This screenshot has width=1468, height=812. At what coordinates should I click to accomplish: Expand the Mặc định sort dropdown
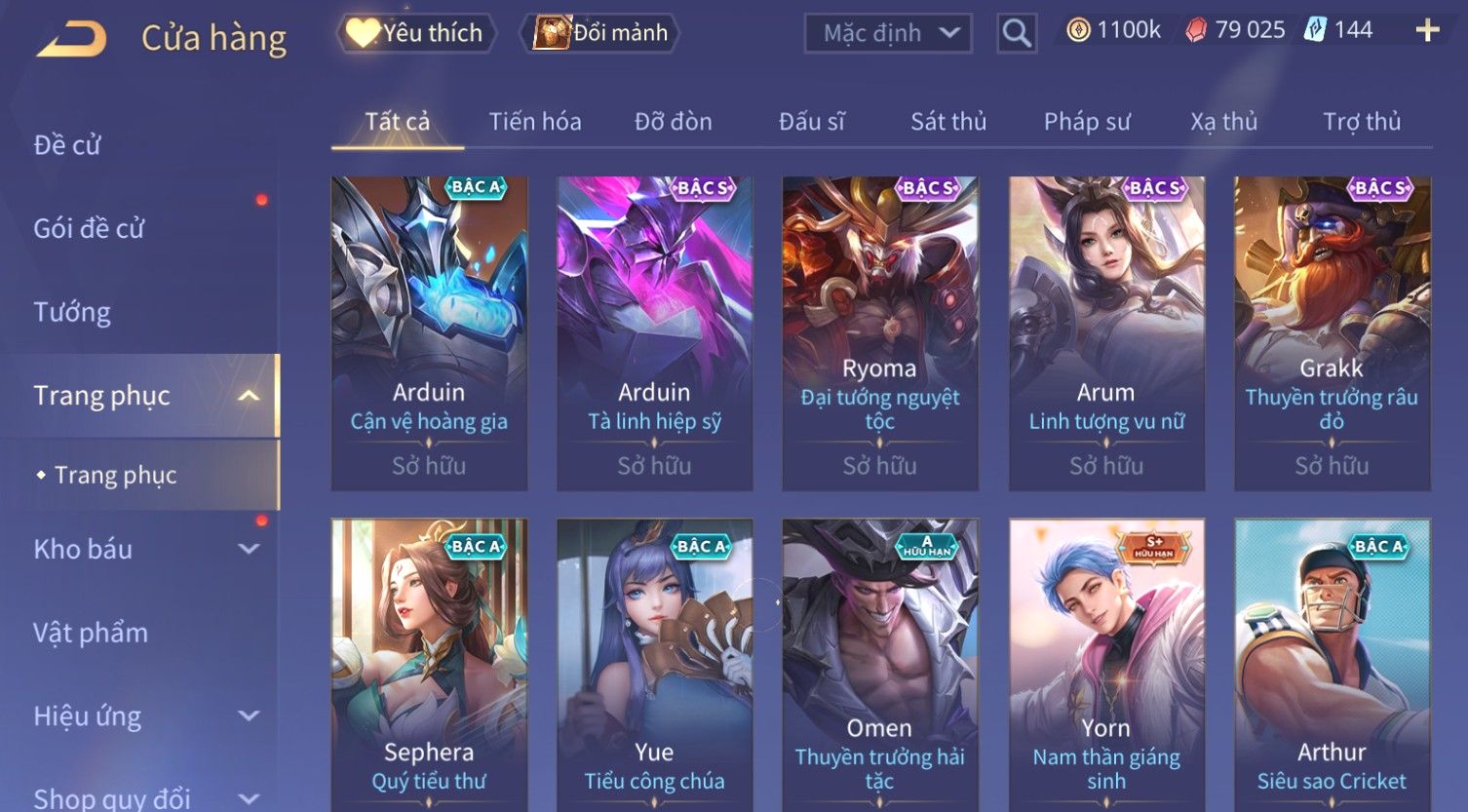click(888, 33)
